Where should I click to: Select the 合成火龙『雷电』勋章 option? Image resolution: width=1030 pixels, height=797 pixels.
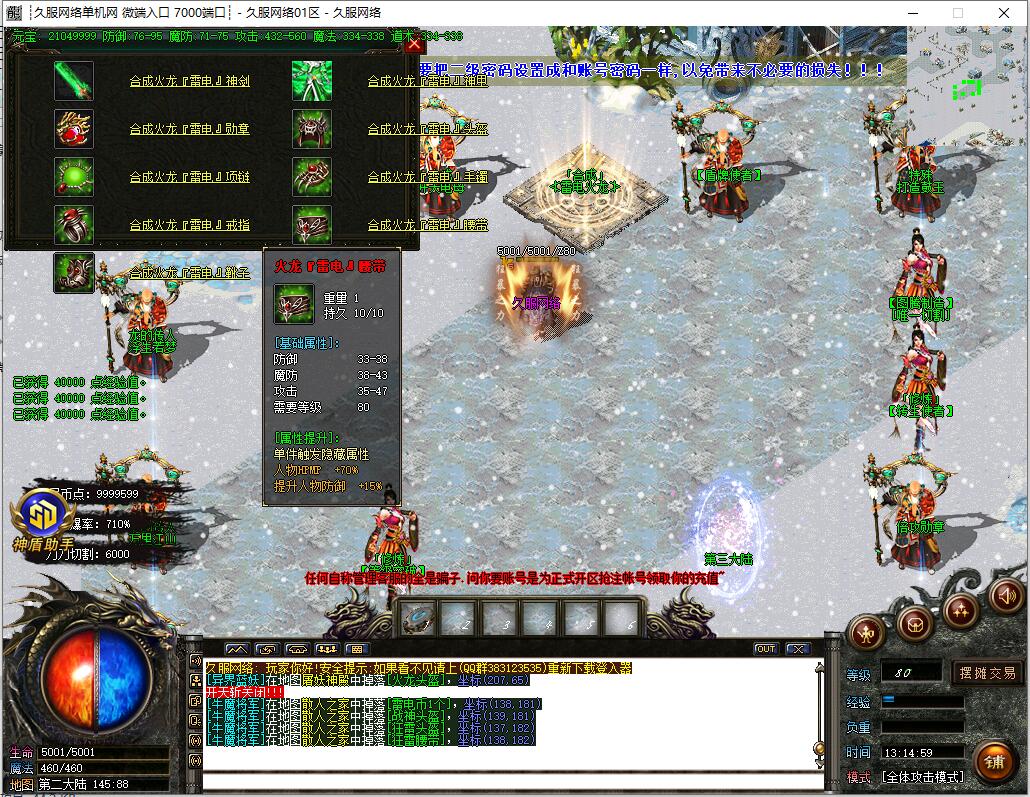click(x=189, y=129)
